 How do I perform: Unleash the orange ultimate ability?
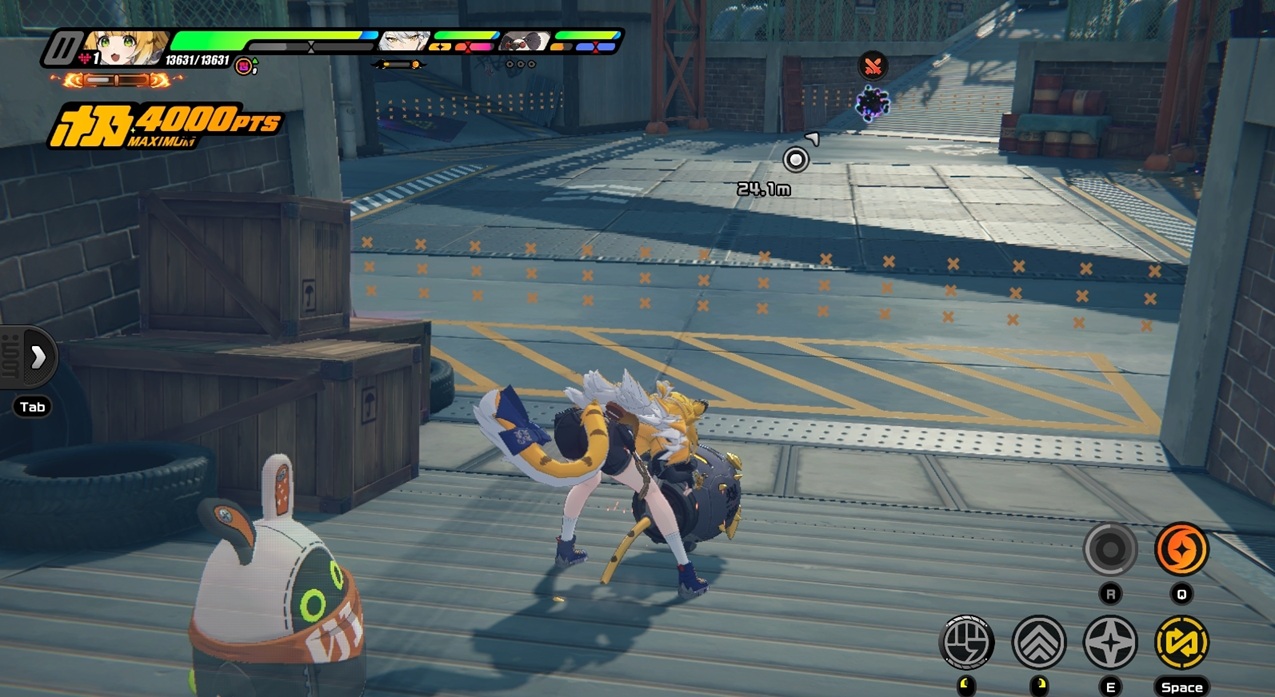tap(1181, 549)
